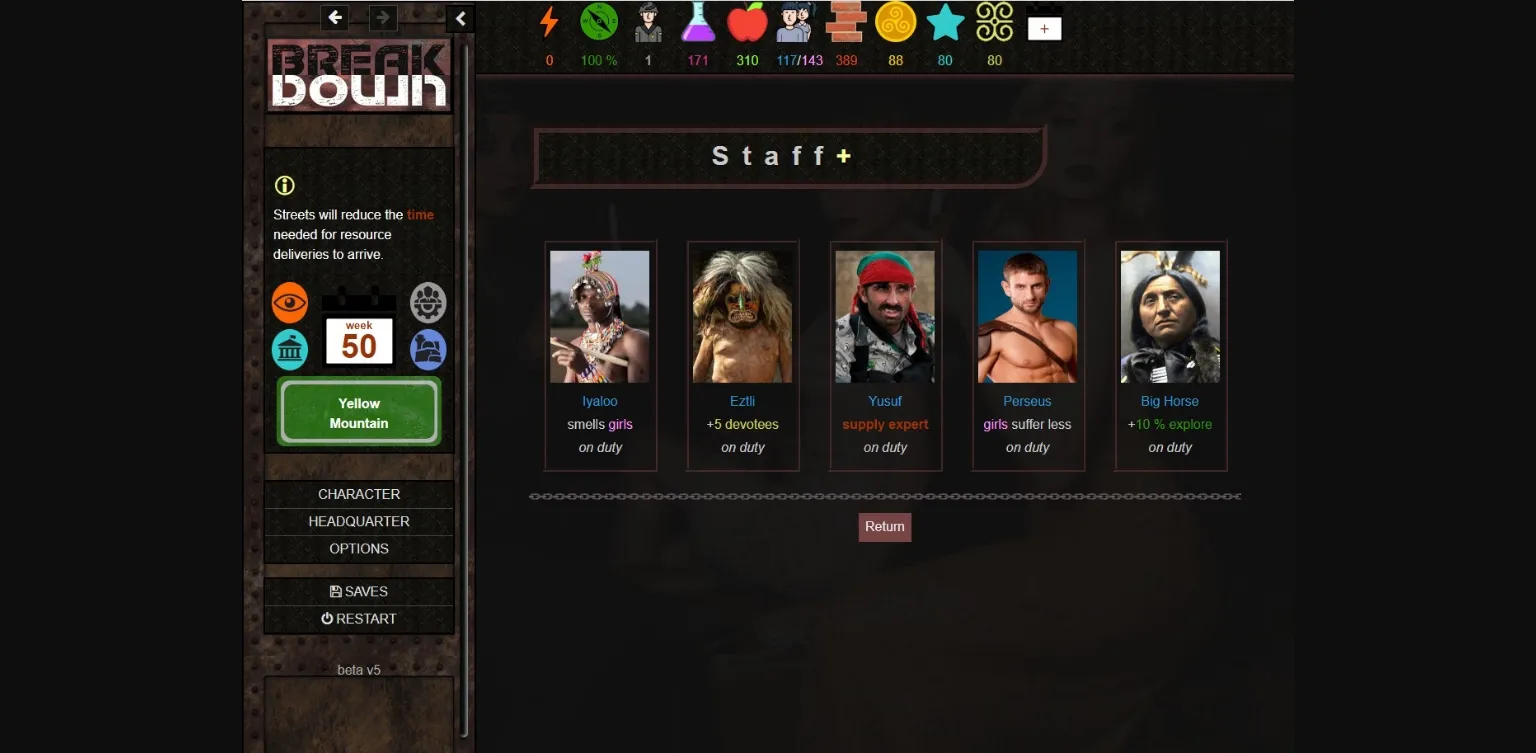Open the orange eye exploration icon
Image resolution: width=1536 pixels, height=753 pixels.
(290, 302)
